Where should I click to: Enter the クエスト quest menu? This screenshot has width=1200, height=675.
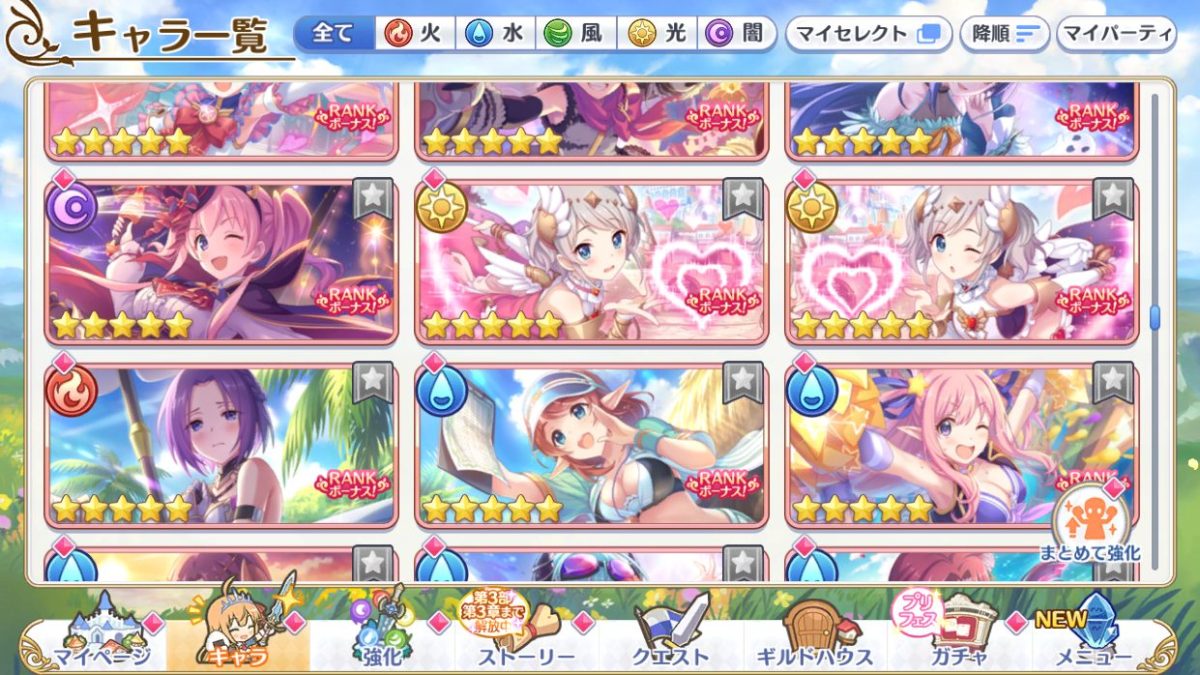click(x=670, y=635)
